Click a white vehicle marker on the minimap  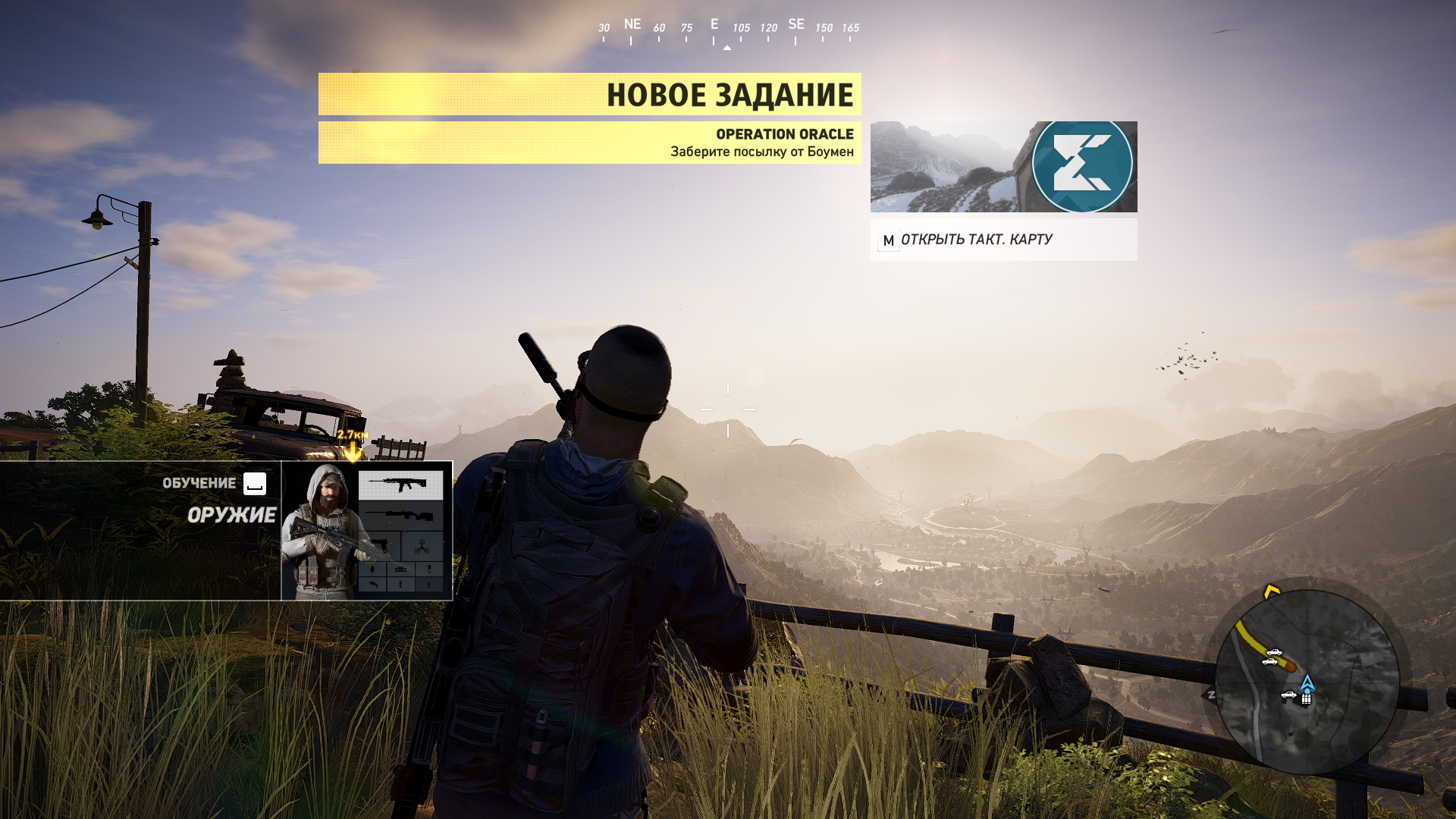coord(1274,653)
